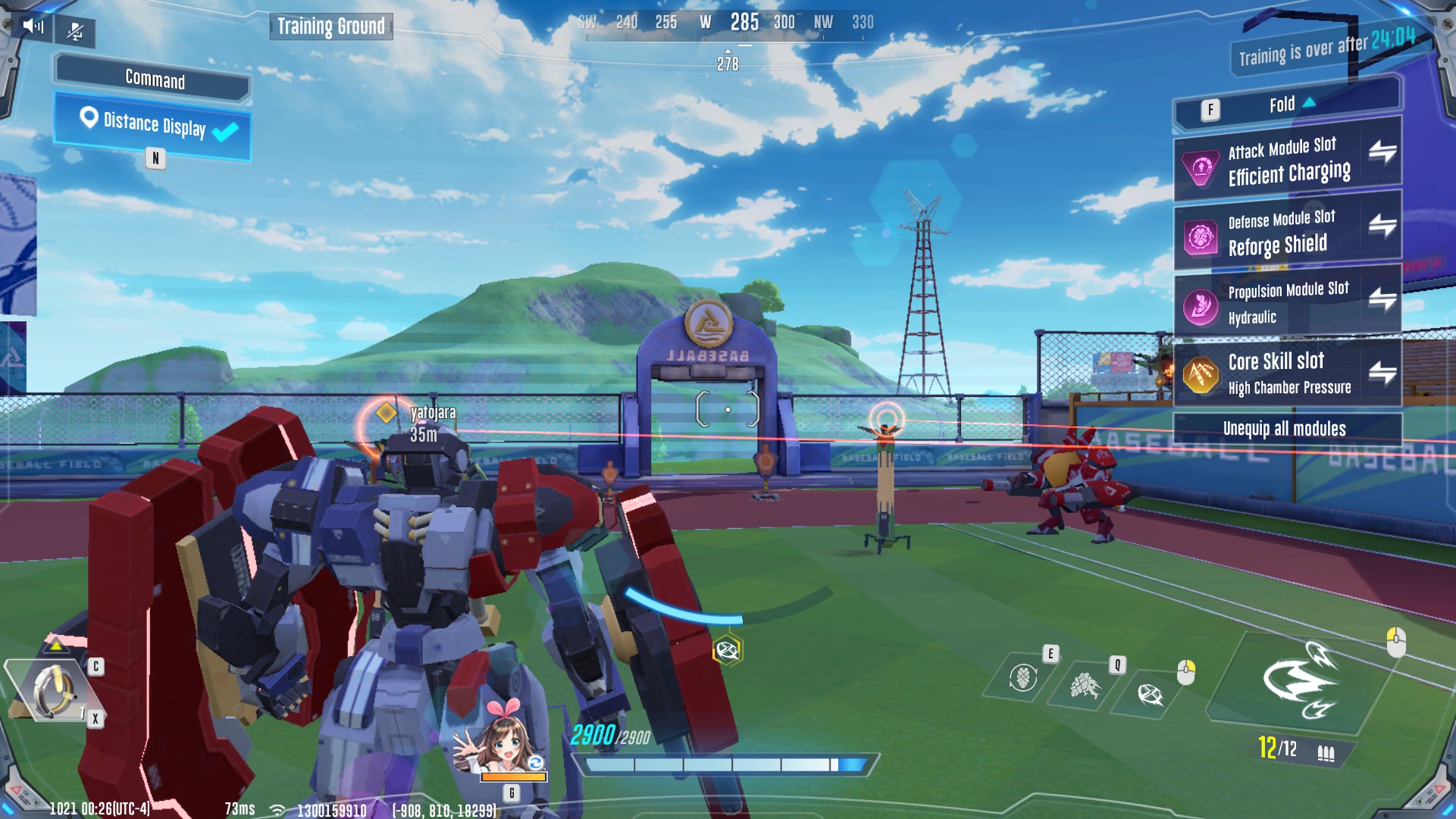
Task: Activate the grenade skill icon
Action: [x=1022, y=677]
